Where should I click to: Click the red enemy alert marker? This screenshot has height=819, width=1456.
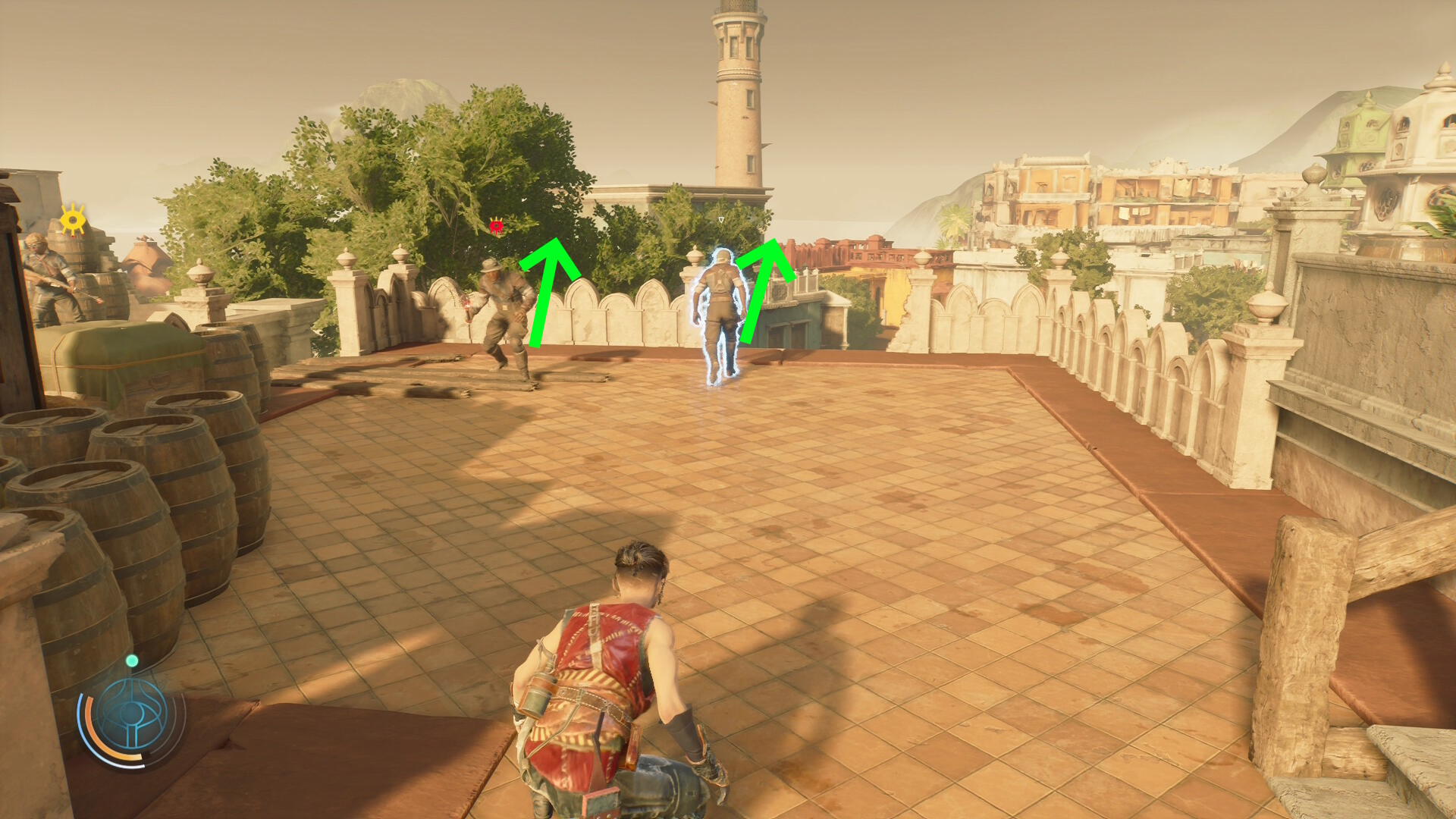point(496,225)
